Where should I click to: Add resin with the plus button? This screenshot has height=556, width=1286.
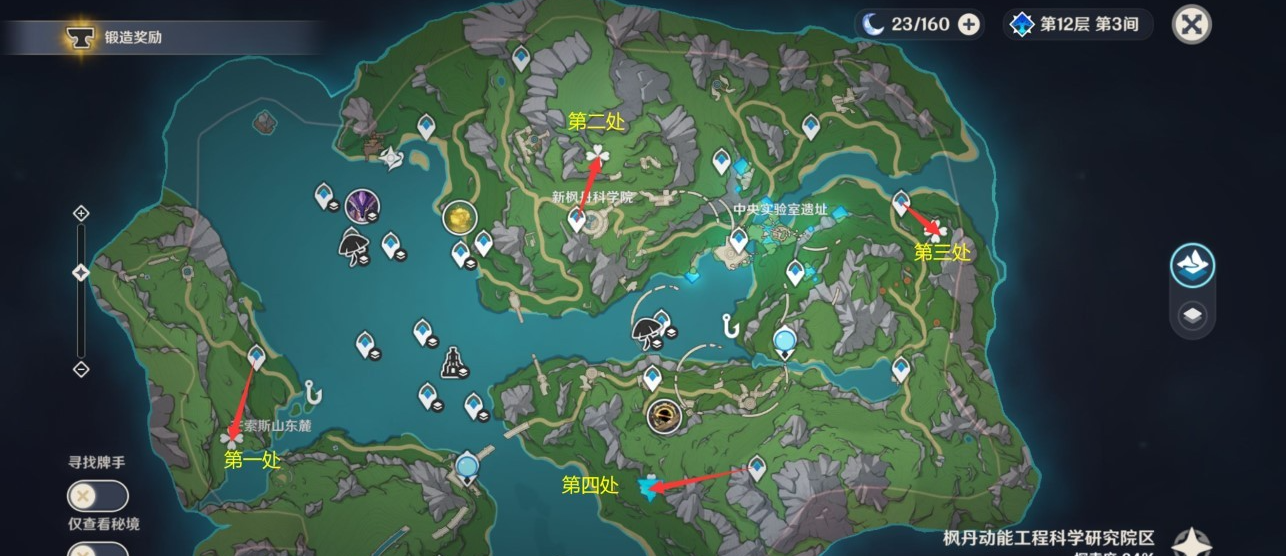(968, 25)
